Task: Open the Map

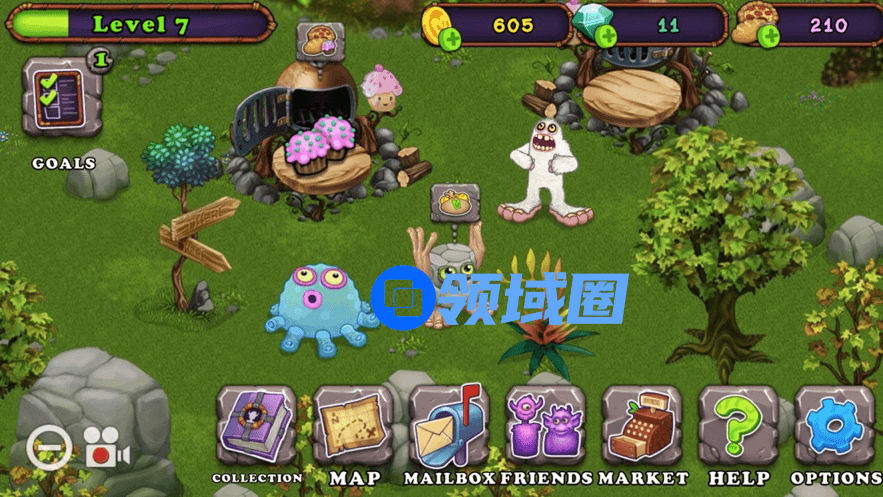Action: tap(353, 427)
